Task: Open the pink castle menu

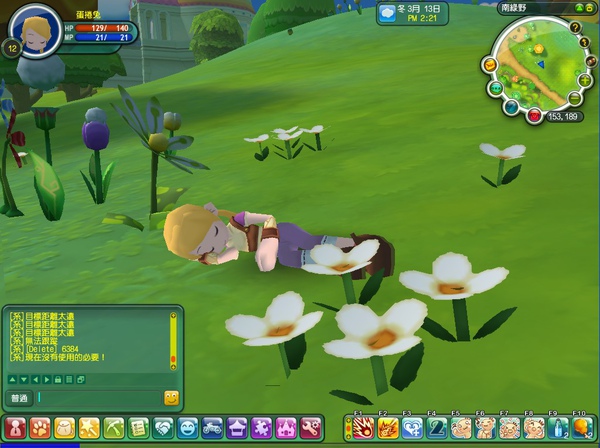Action: coord(285,428)
